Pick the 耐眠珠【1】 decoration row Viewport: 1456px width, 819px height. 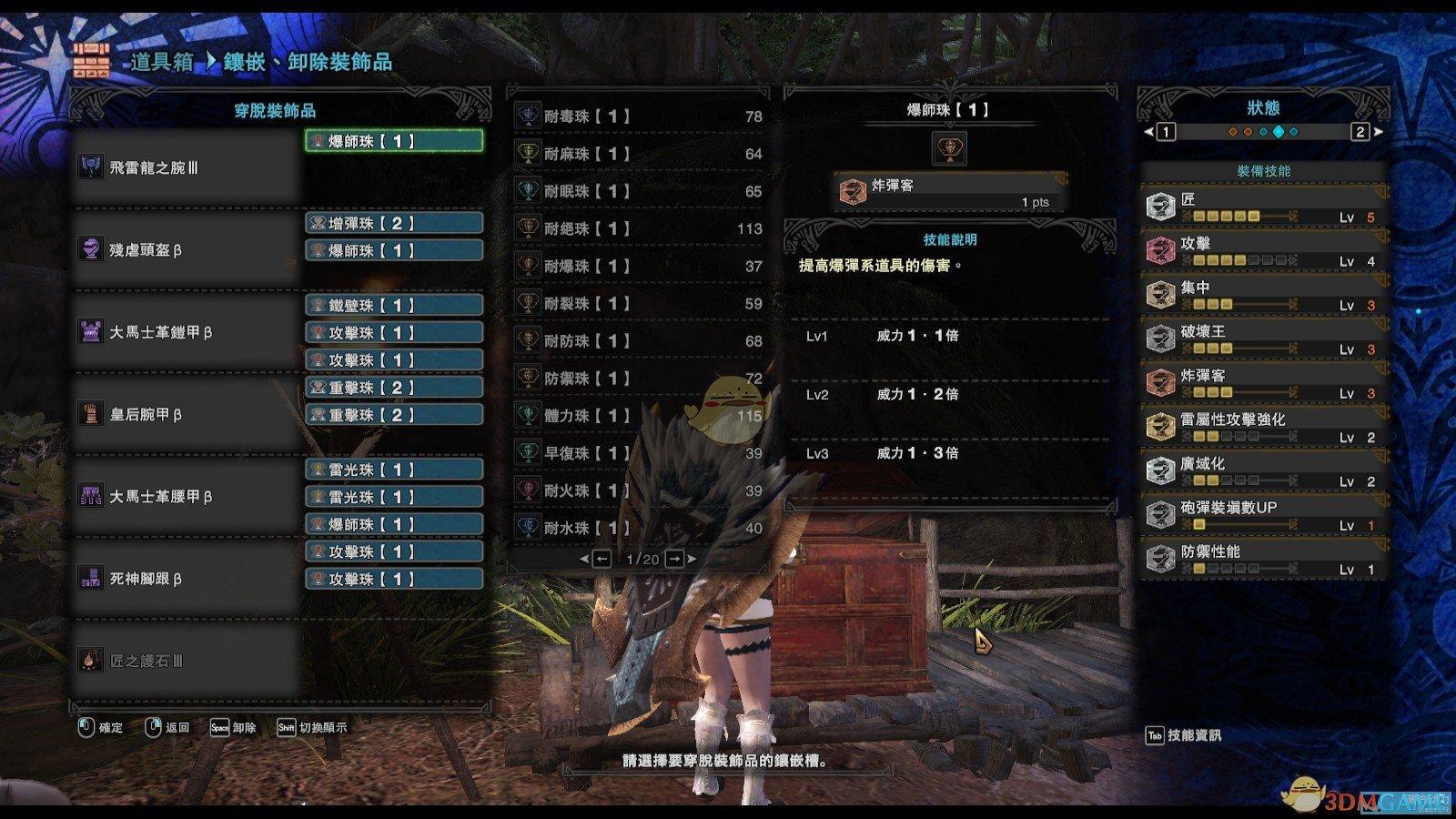639,191
